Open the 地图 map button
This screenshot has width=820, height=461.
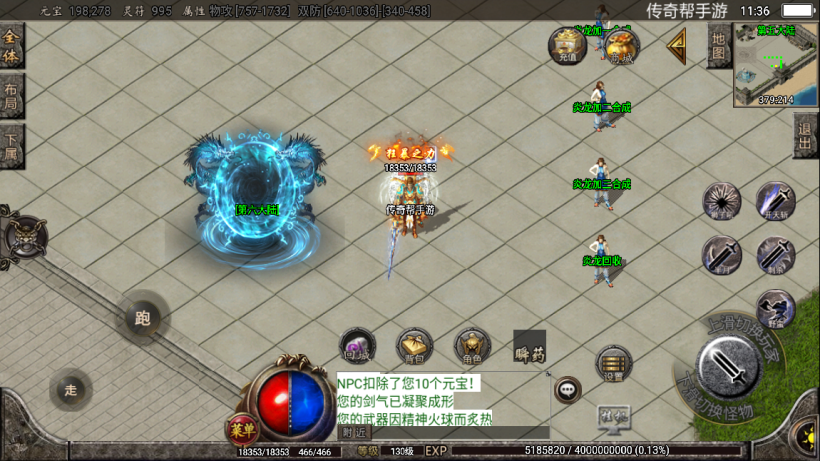click(718, 45)
